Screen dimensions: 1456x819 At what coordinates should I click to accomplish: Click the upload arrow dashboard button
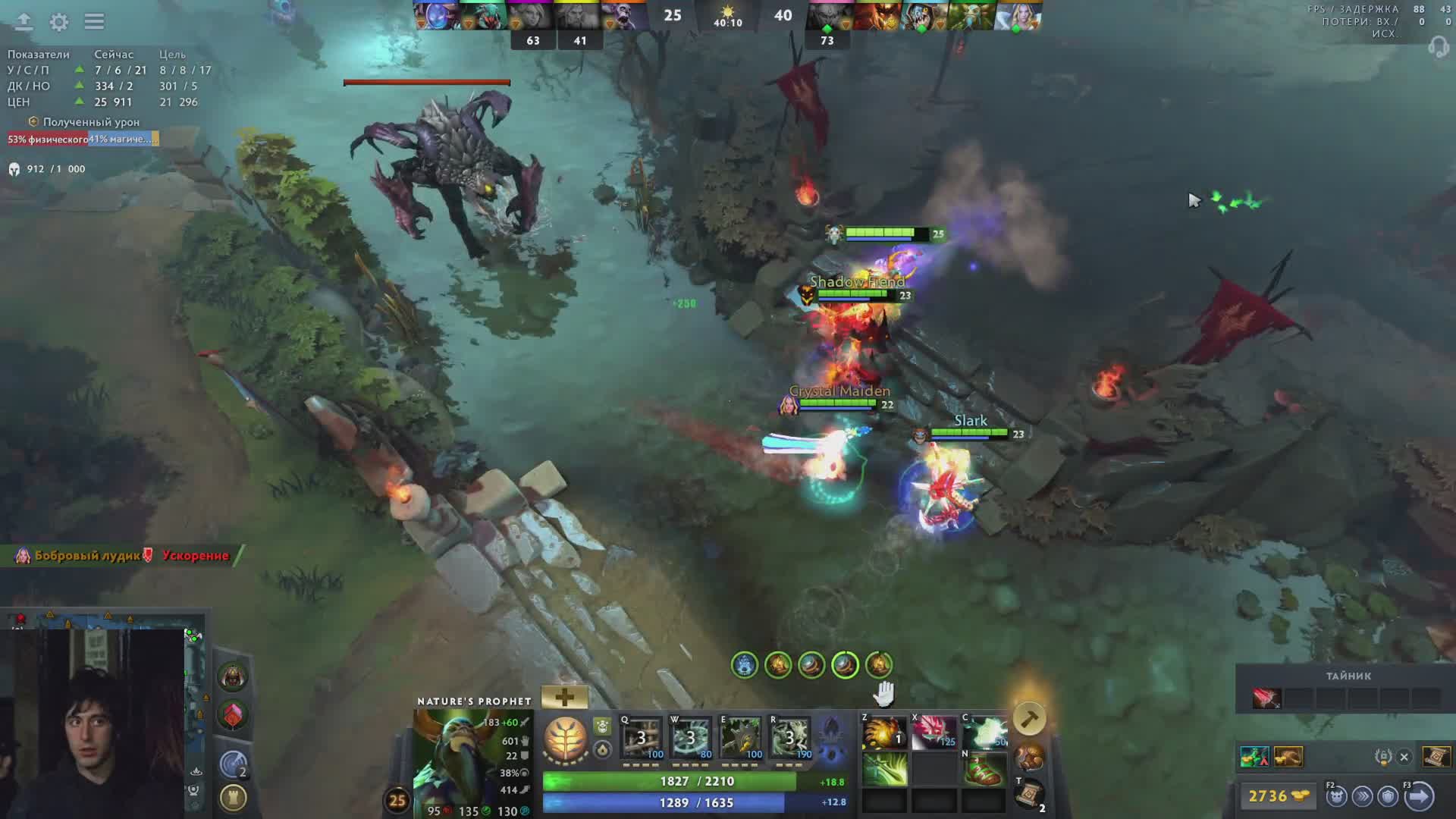(24, 21)
